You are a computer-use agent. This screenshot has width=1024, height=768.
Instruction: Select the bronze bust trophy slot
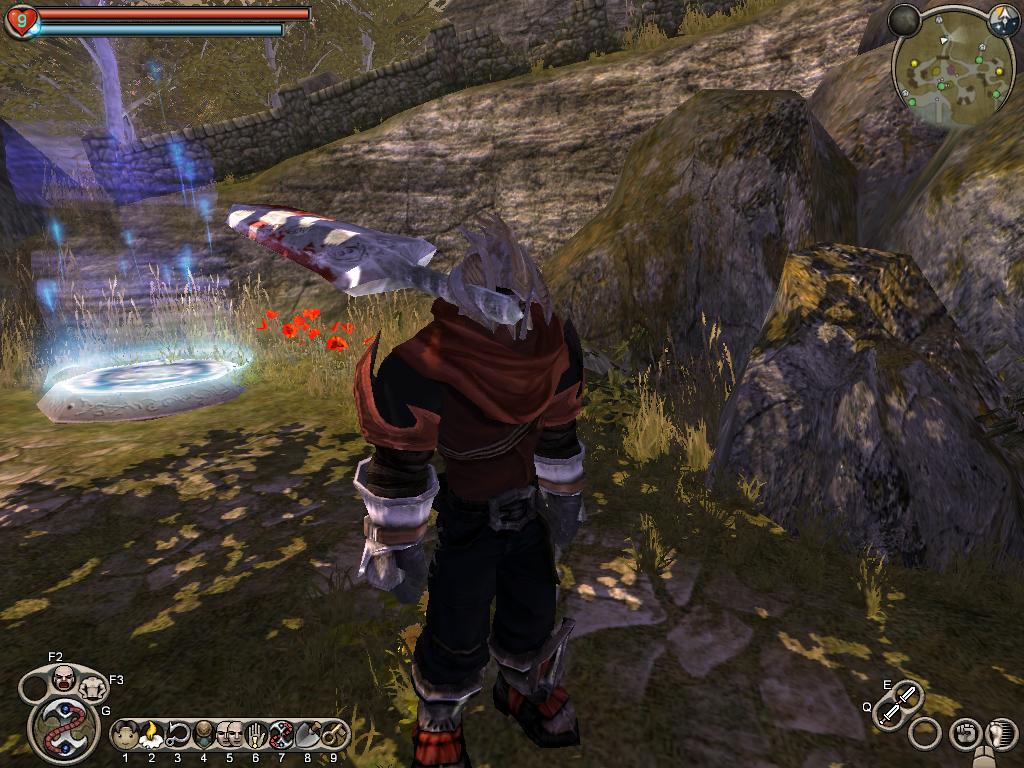pos(204,736)
